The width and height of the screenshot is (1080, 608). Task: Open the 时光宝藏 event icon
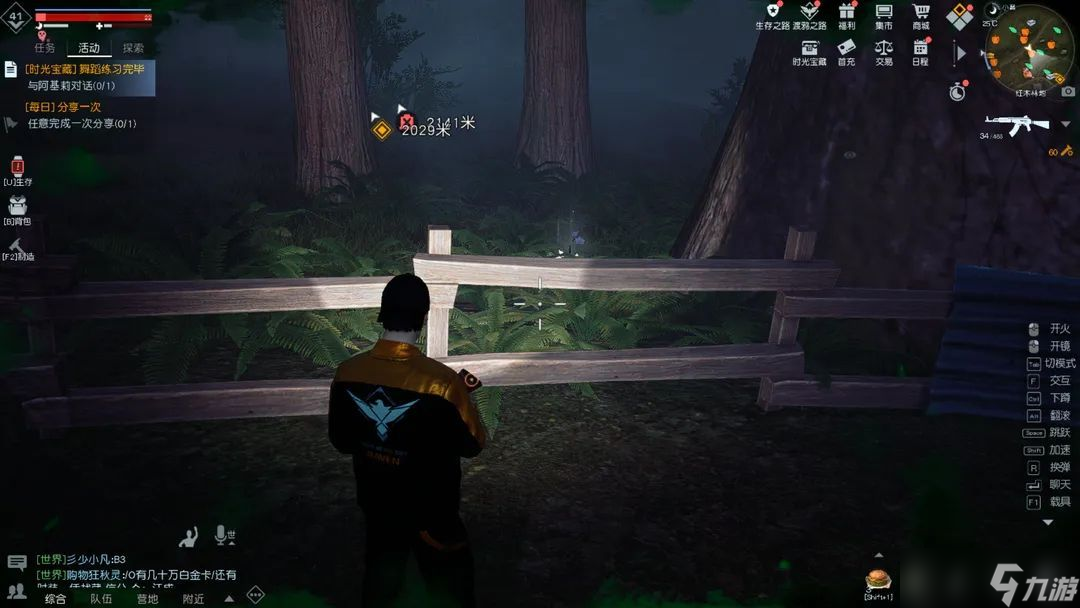tap(809, 49)
